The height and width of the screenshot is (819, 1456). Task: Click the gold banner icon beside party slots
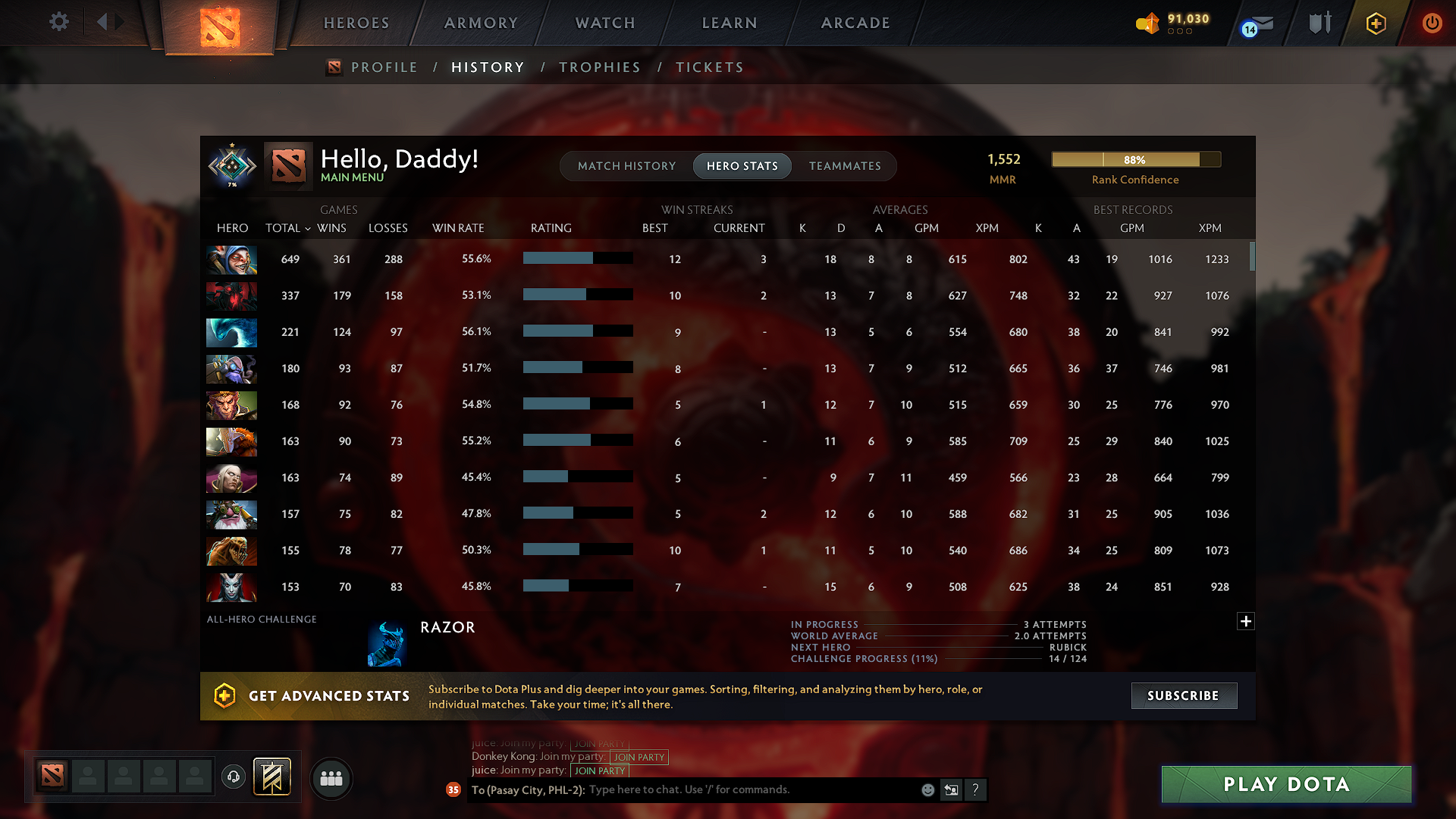click(274, 777)
